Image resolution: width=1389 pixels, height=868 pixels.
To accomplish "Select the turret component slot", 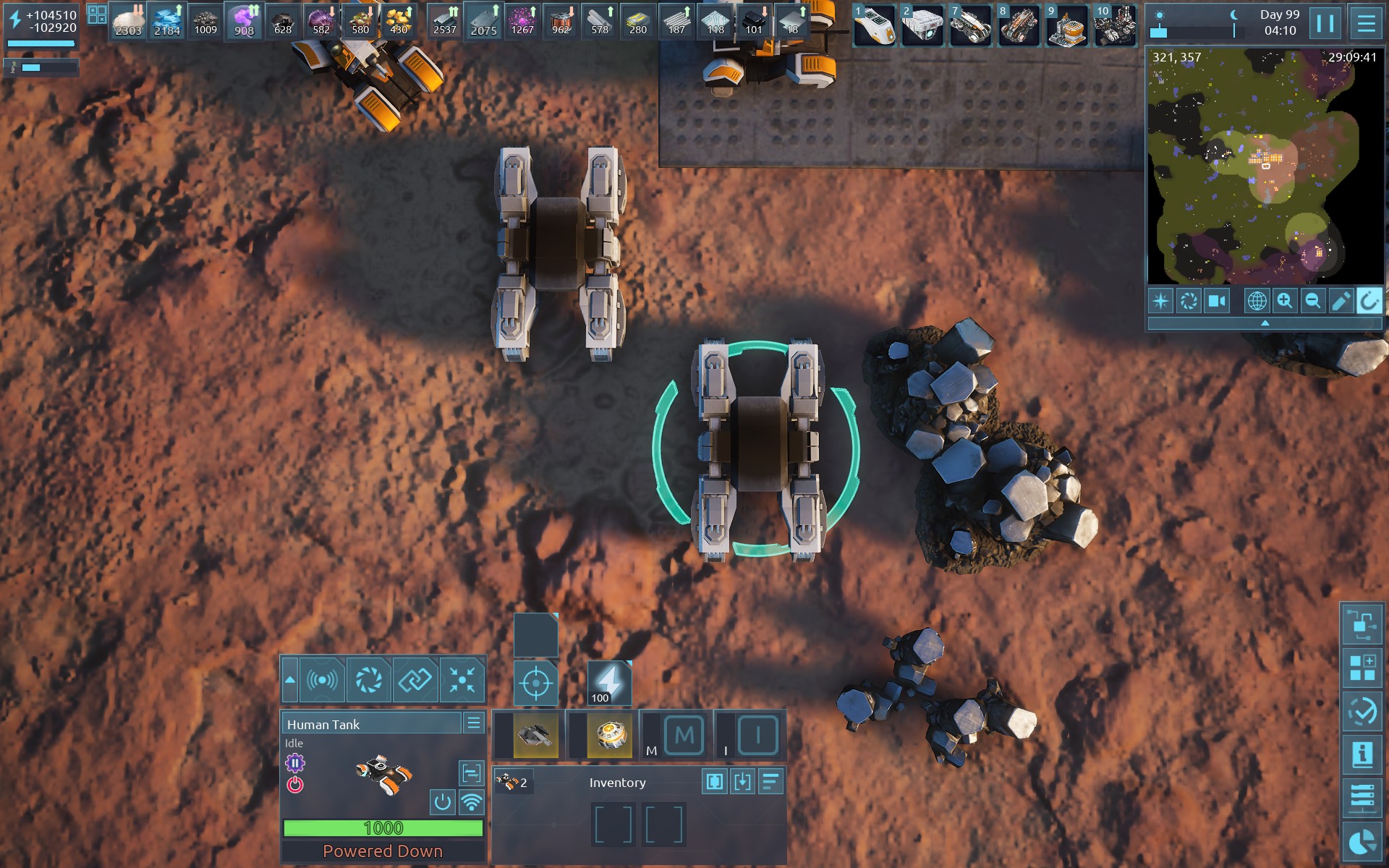I will 535,736.
